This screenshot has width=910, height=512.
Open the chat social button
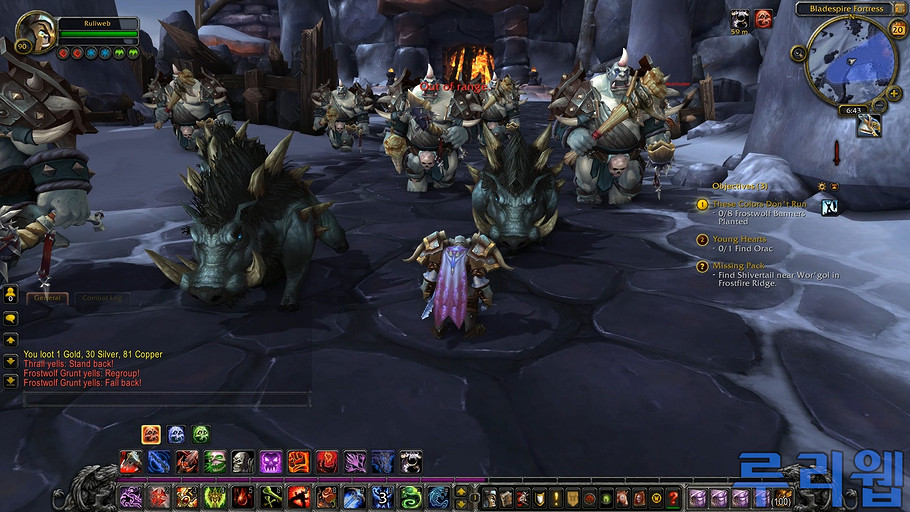click(11, 295)
